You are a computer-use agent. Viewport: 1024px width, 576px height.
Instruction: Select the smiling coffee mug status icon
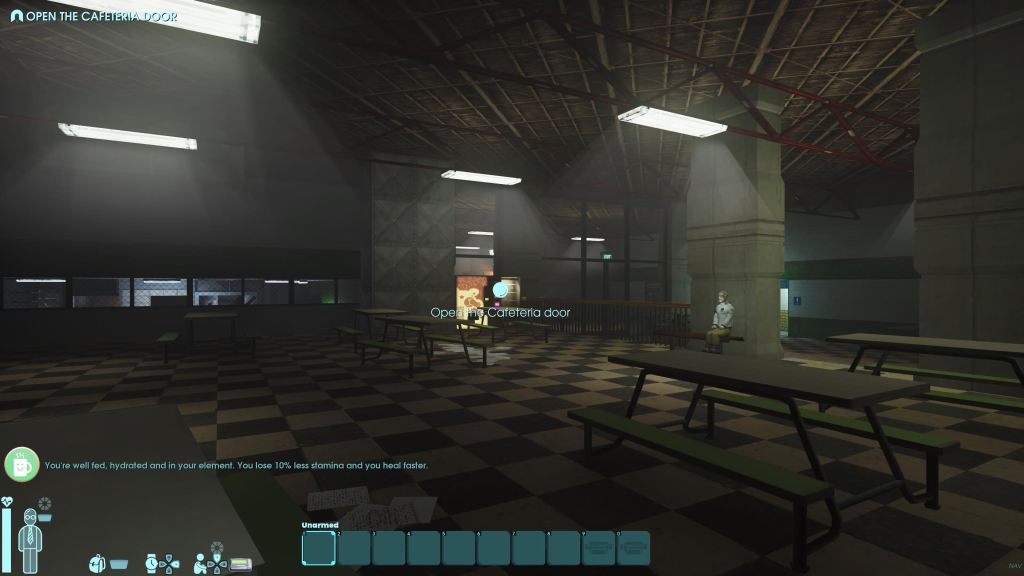tap(21, 464)
